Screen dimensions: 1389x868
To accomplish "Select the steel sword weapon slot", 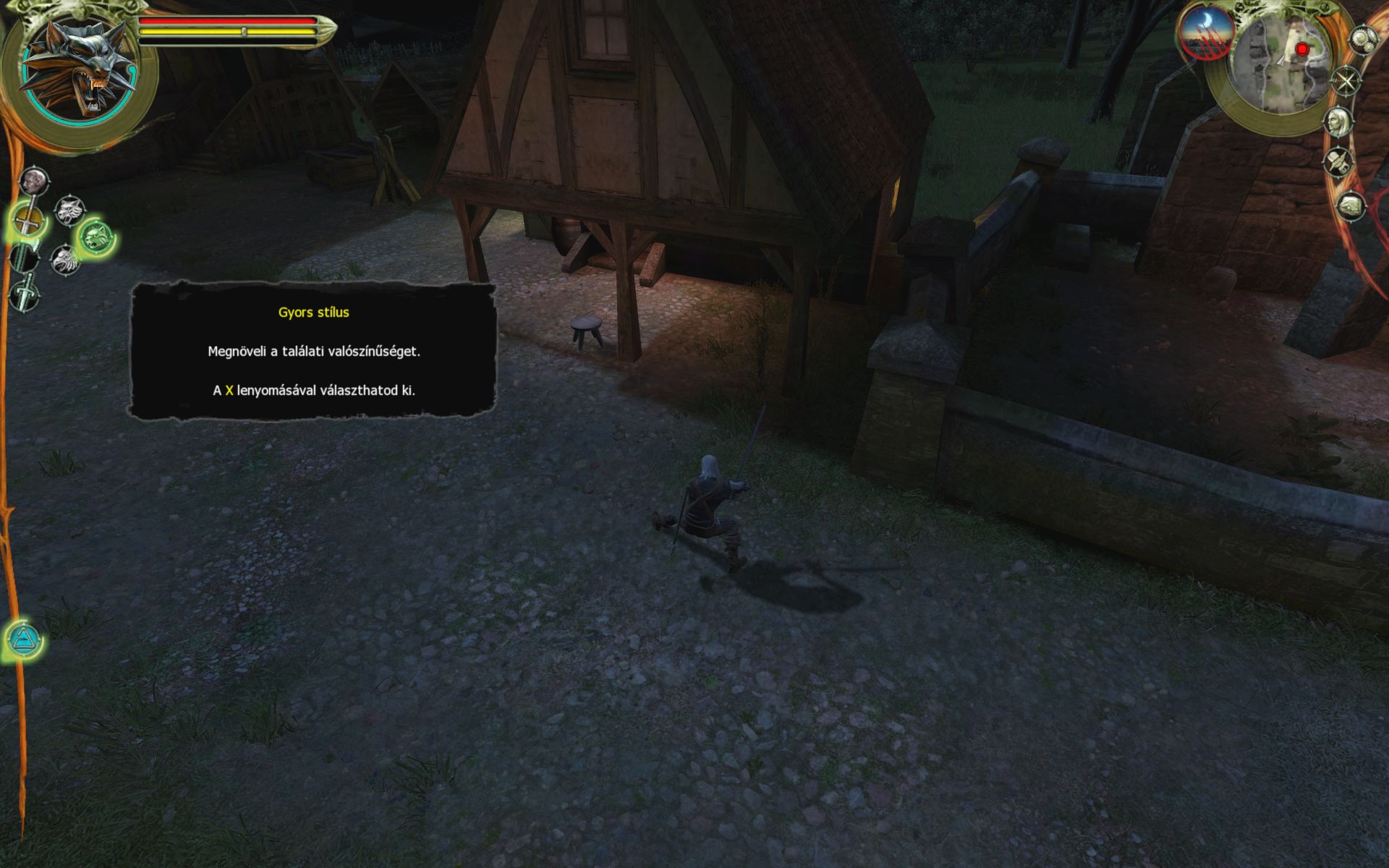I will pyautogui.click(x=27, y=220).
